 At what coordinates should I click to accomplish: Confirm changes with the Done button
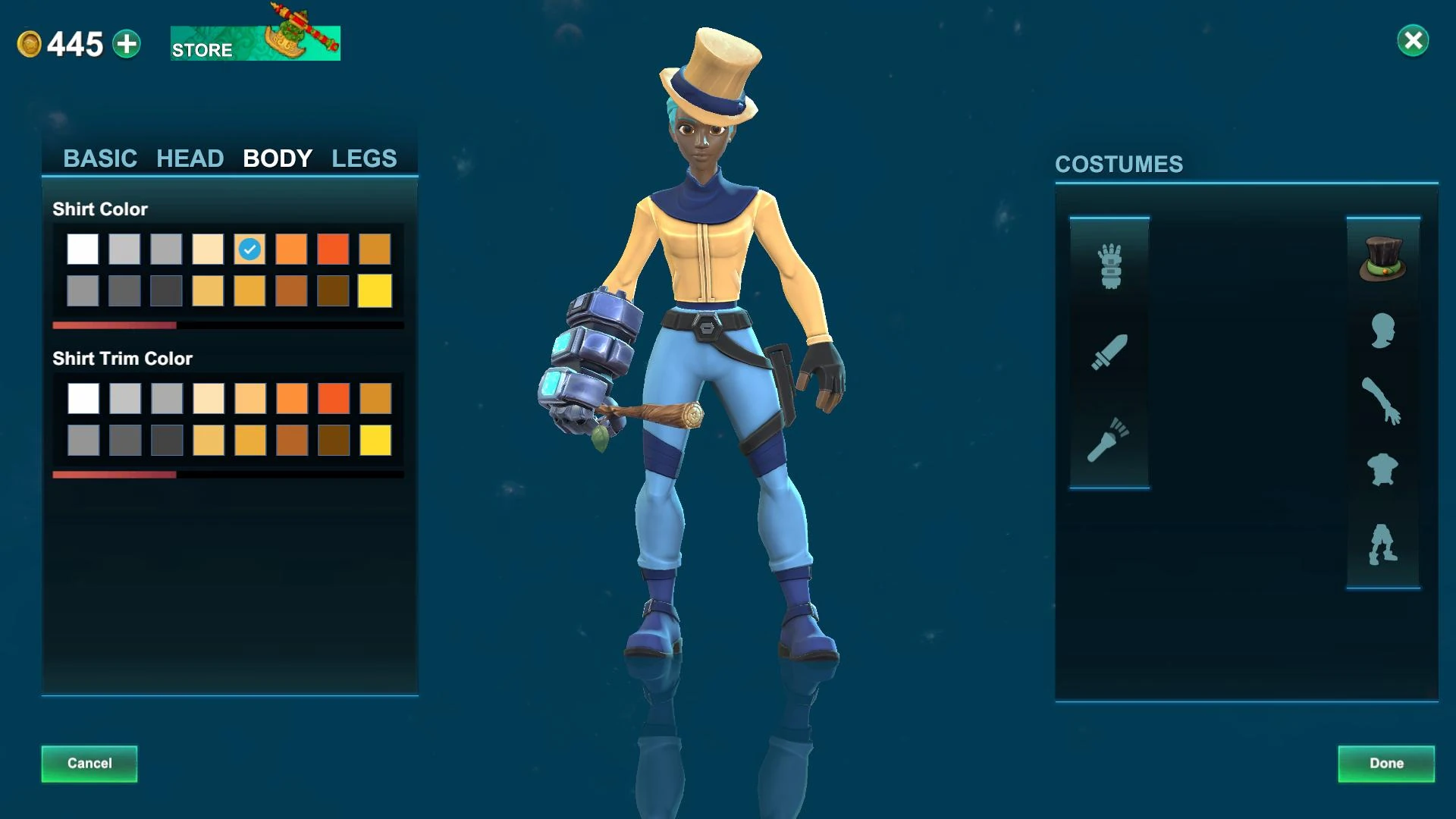point(1385,764)
